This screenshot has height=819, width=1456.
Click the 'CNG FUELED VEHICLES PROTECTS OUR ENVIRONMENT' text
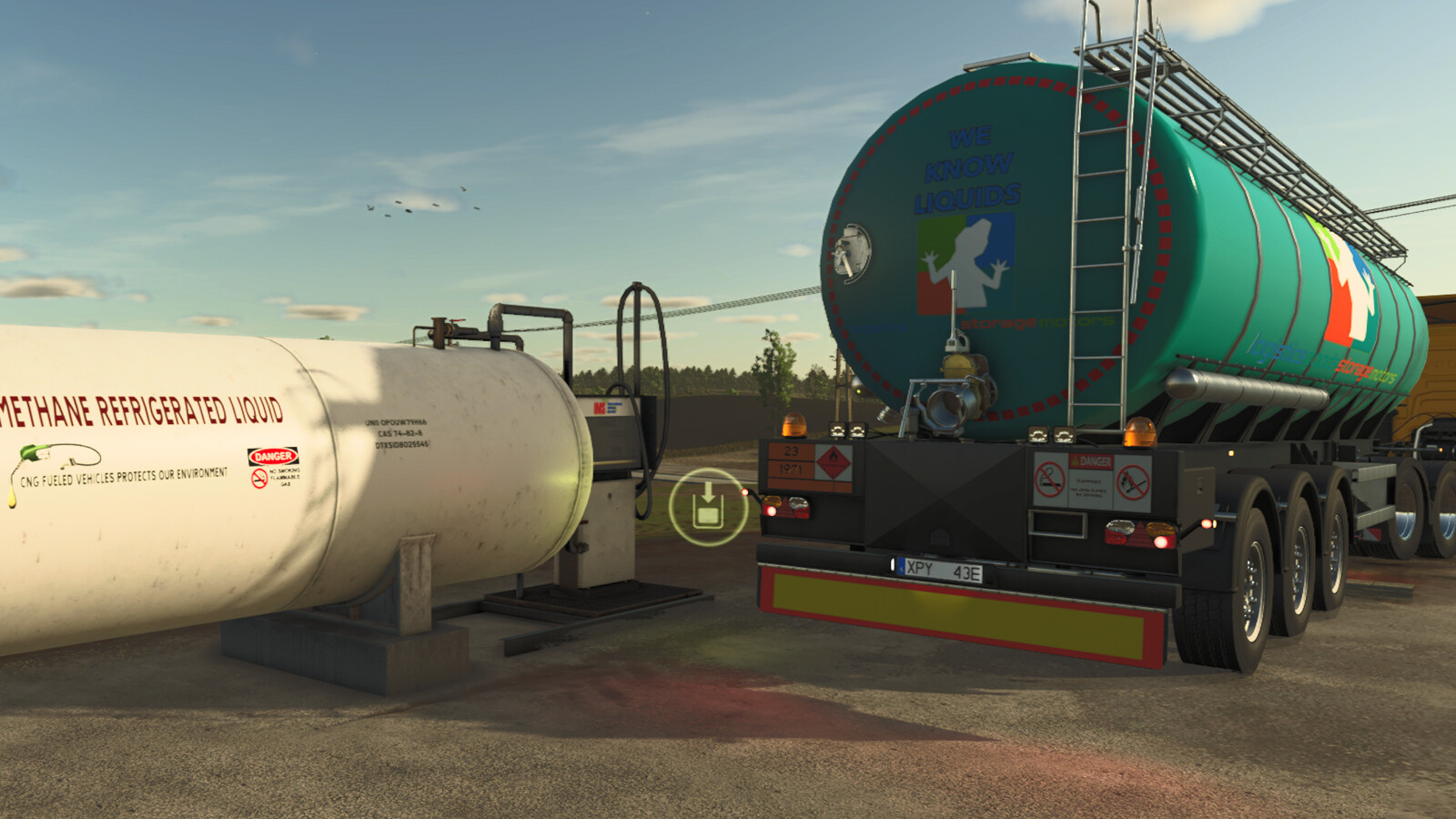point(126,474)
